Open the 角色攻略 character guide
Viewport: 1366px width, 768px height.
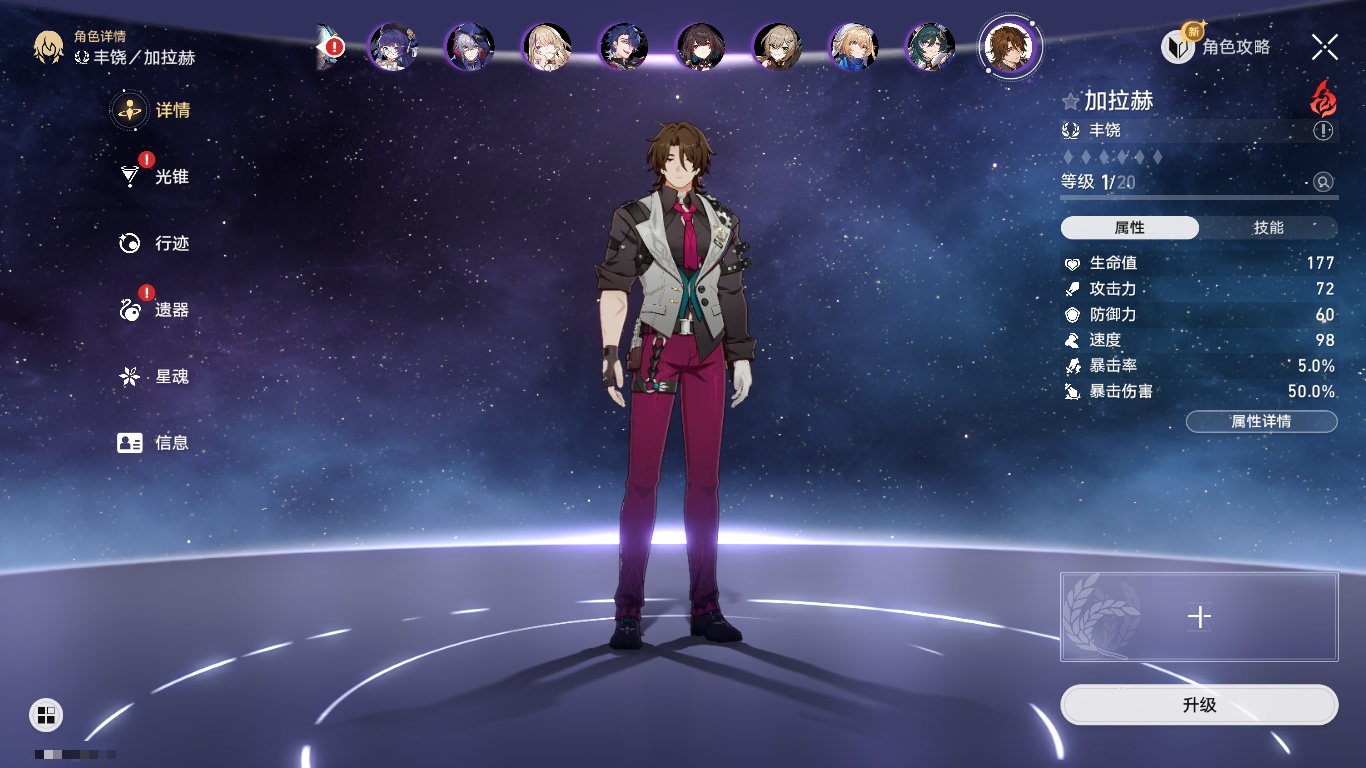1216,46
